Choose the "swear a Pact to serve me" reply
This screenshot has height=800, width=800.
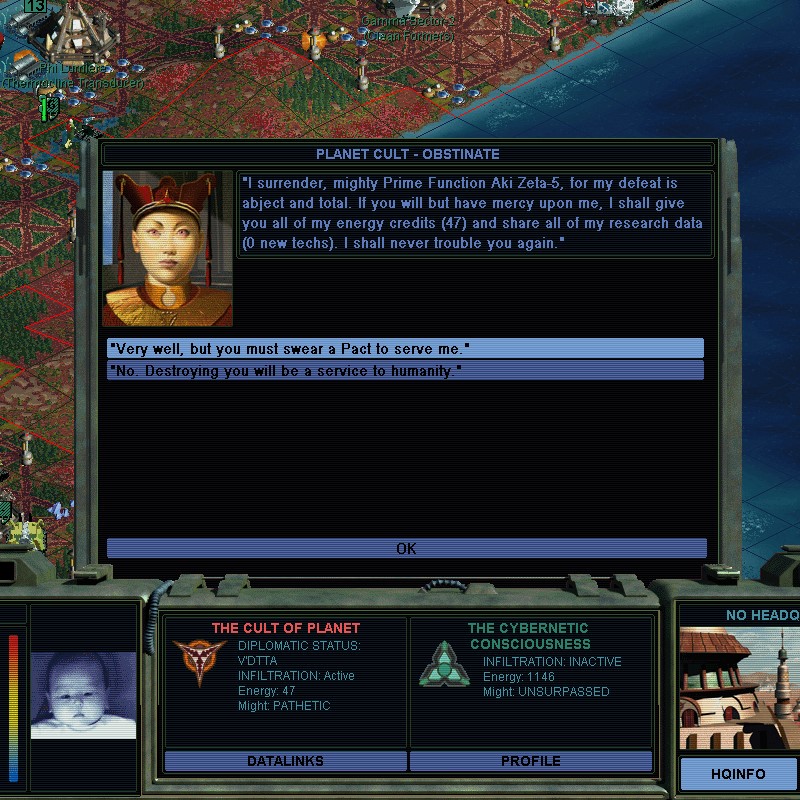[405, 348]
